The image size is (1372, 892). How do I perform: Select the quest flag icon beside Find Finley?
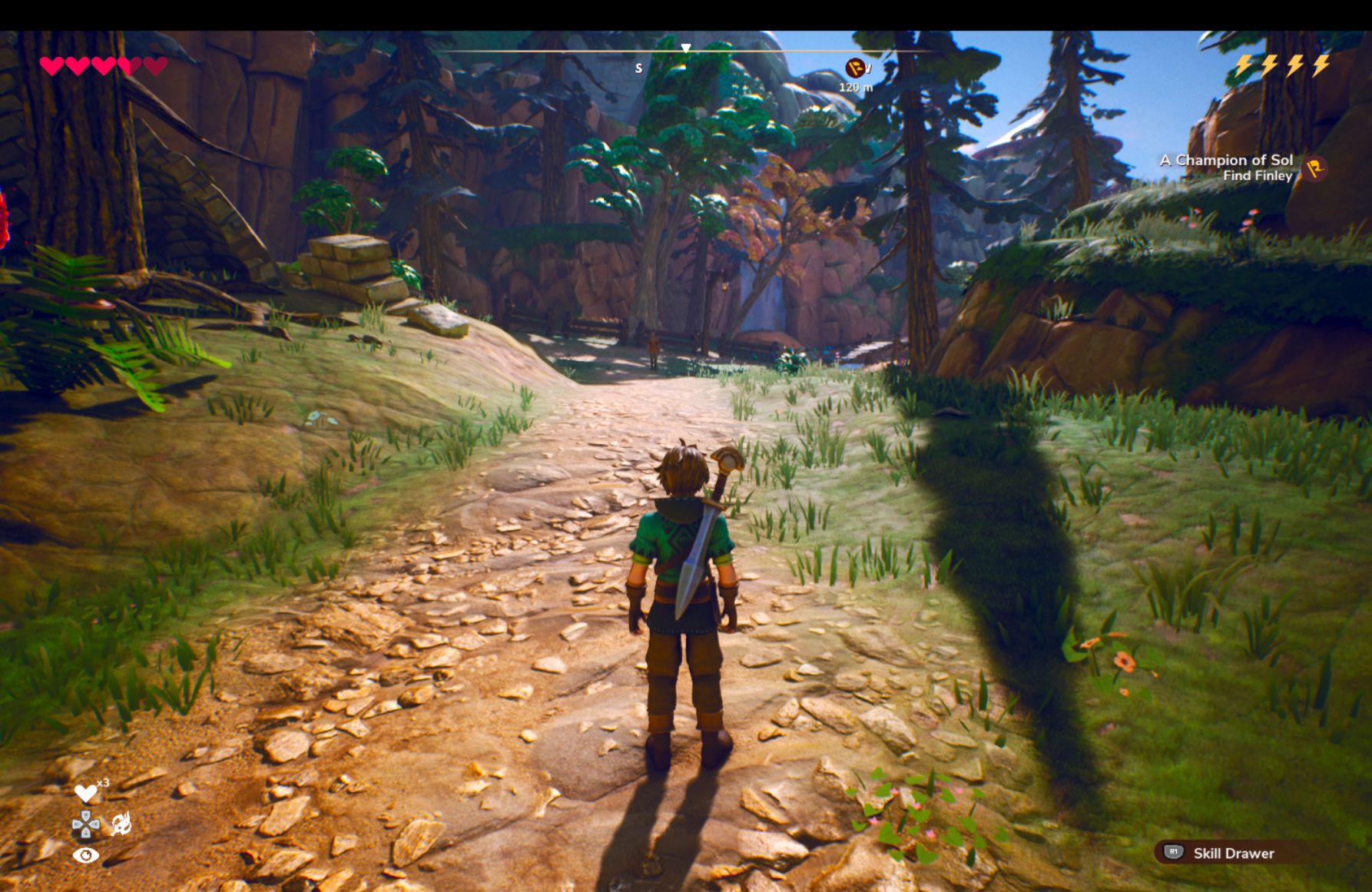1315,168
